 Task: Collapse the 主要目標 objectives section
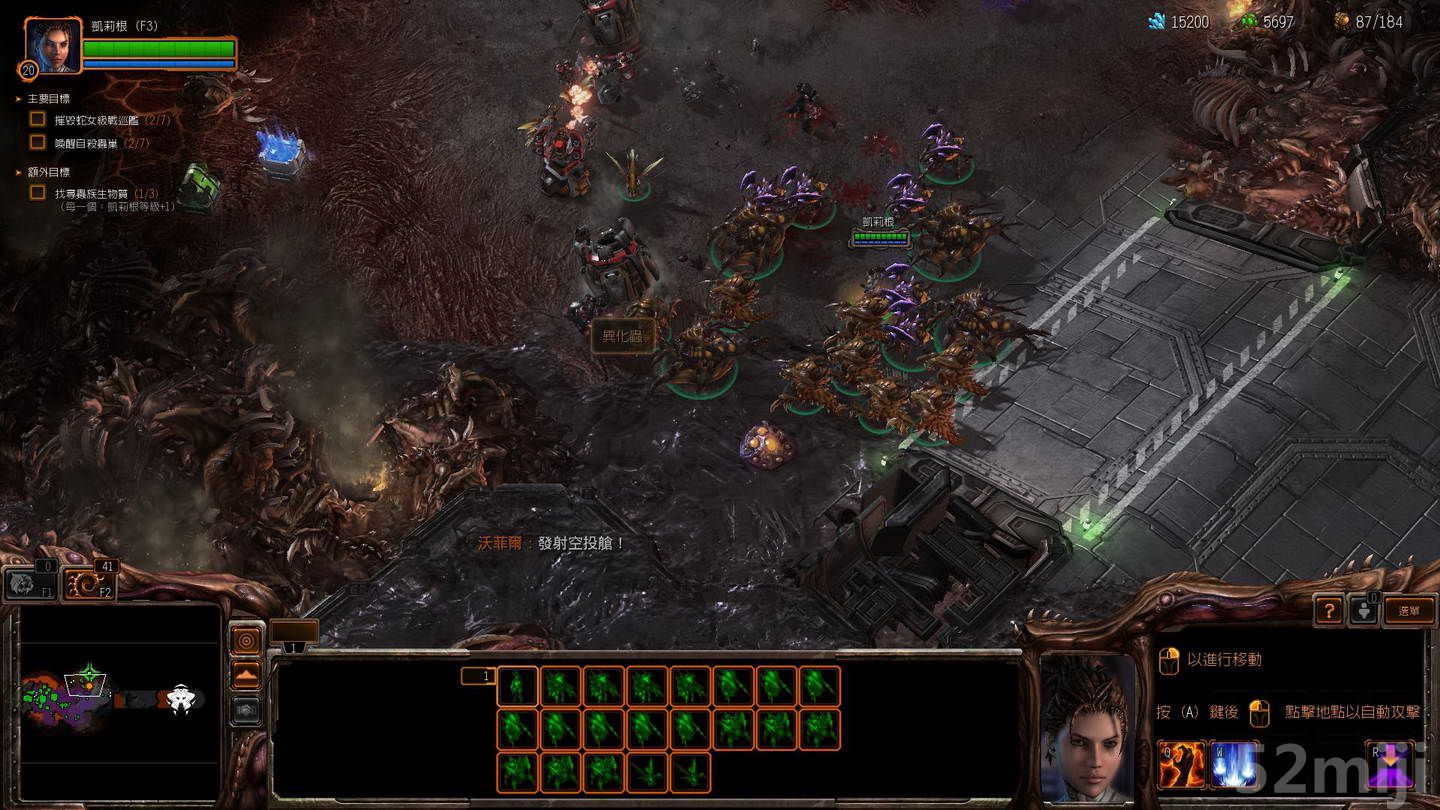16,98
